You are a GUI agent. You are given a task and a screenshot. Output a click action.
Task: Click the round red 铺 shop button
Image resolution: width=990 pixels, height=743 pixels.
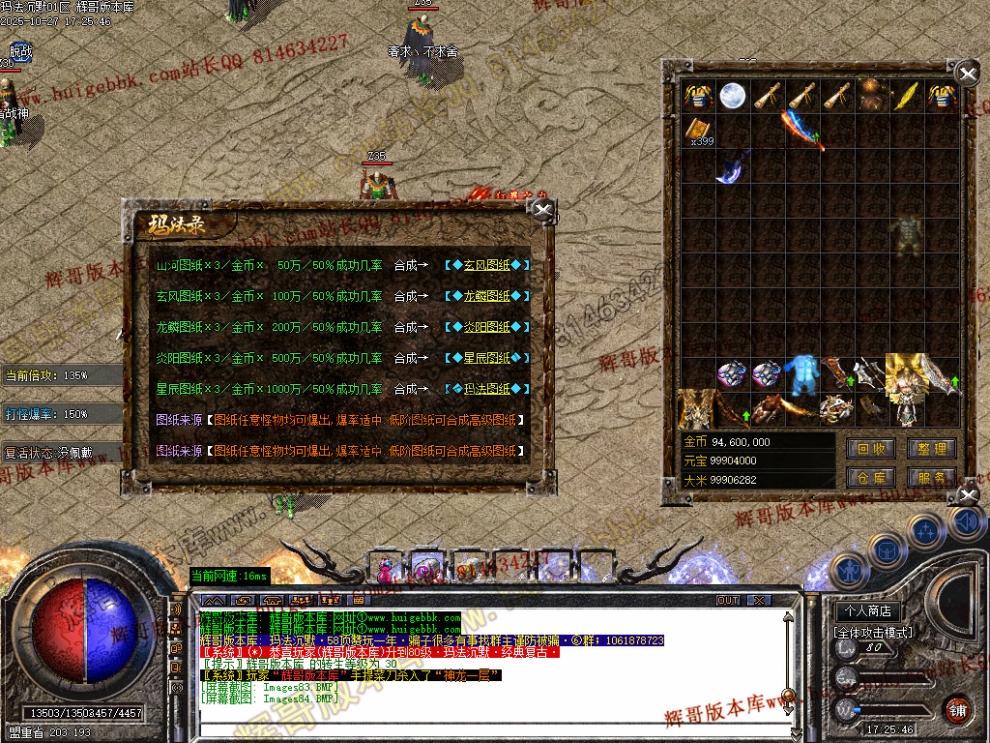pos(958,709)
